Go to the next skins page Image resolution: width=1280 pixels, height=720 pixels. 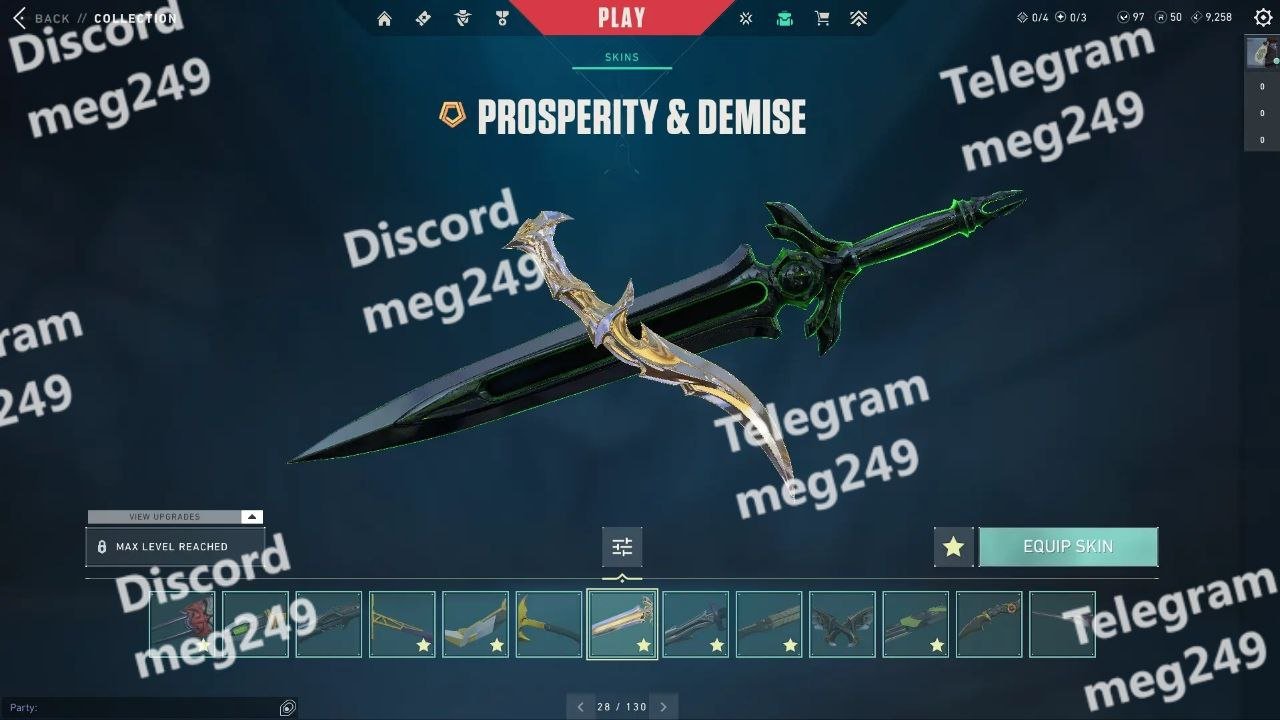[663, 707]
